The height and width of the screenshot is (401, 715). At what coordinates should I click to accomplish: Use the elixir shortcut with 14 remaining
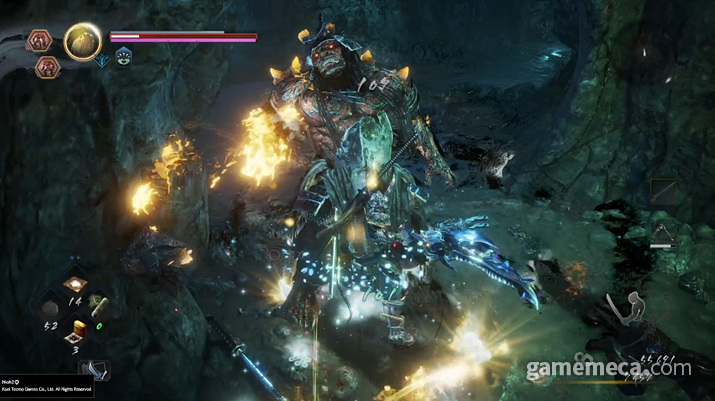(74, 285)
